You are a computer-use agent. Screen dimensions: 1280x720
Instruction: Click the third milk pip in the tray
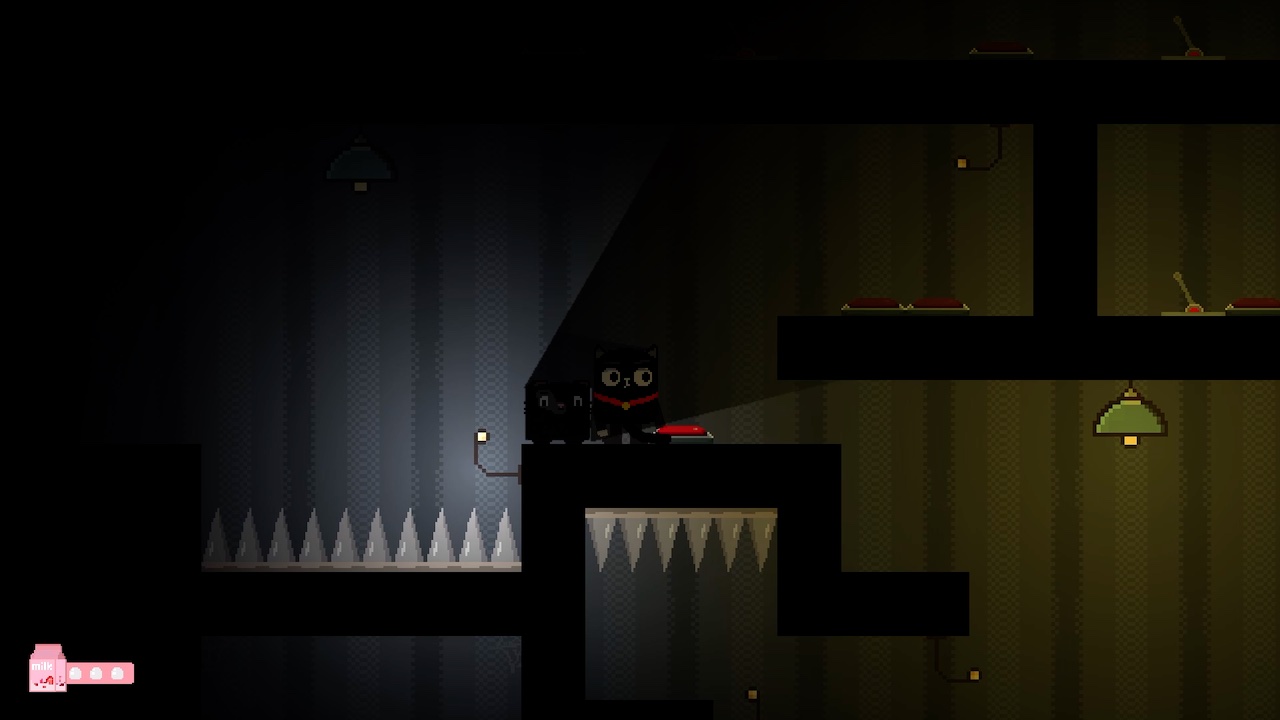click(x=117, y=673)
